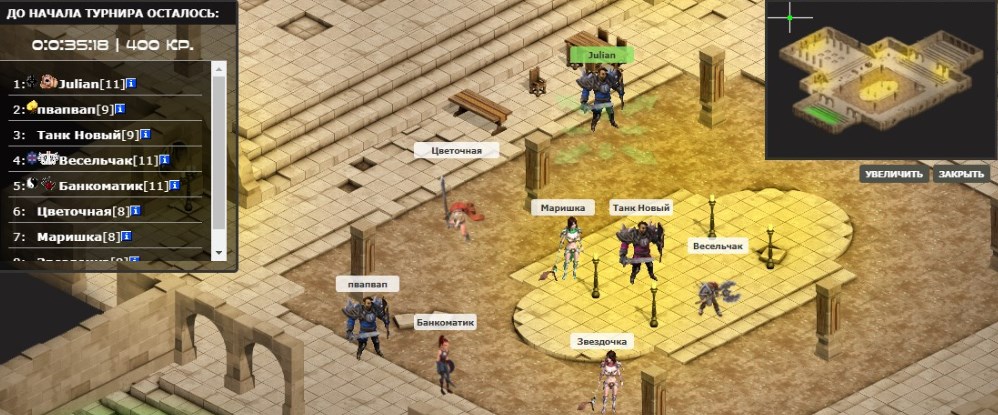This screenshot has width=998, height=415.
Task: Show info icon next to Весельчак
Action: click(x=164, y=160)
